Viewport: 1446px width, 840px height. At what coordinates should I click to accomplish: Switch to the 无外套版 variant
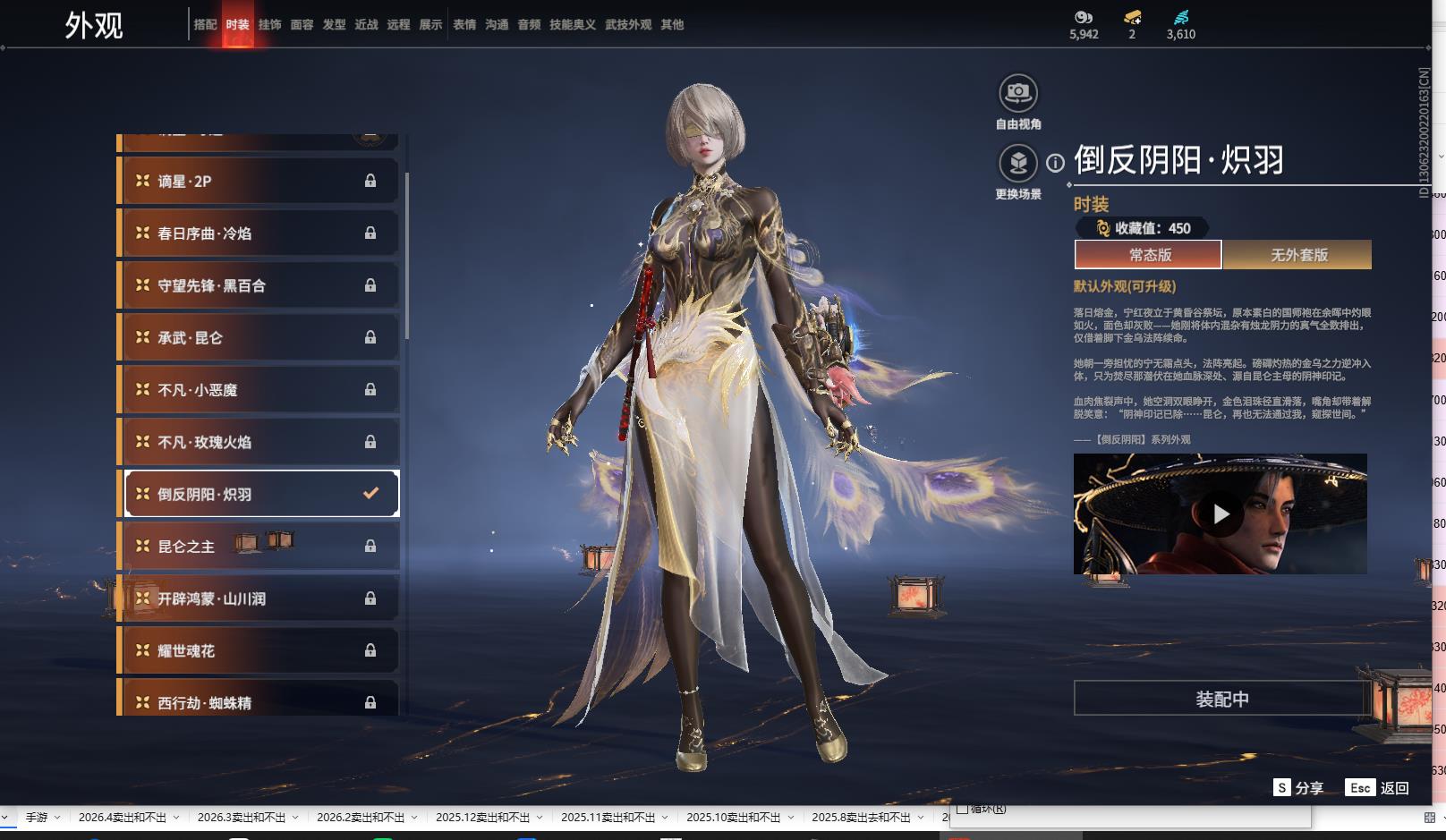[1297, 255]
